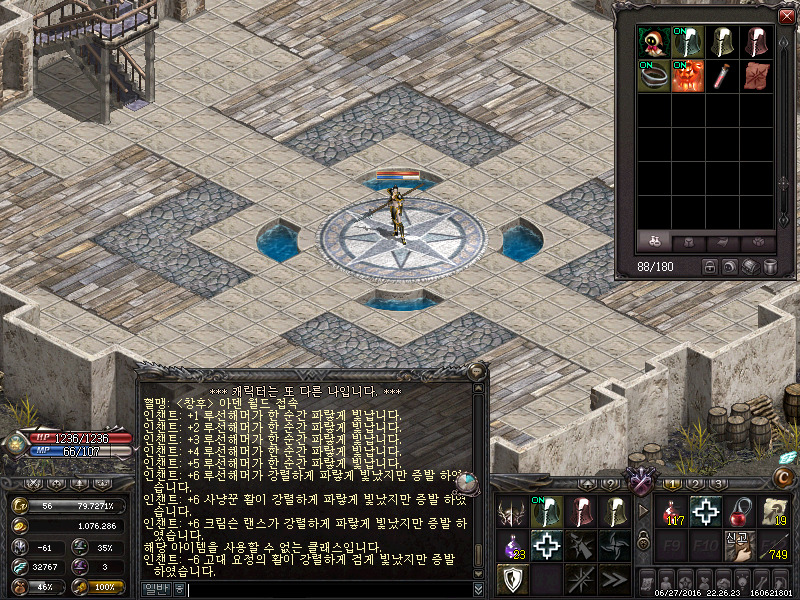This screenshot has height=600, width=800.
Task: Use the pink potion vial in inventory
Action: click(722, 76)
